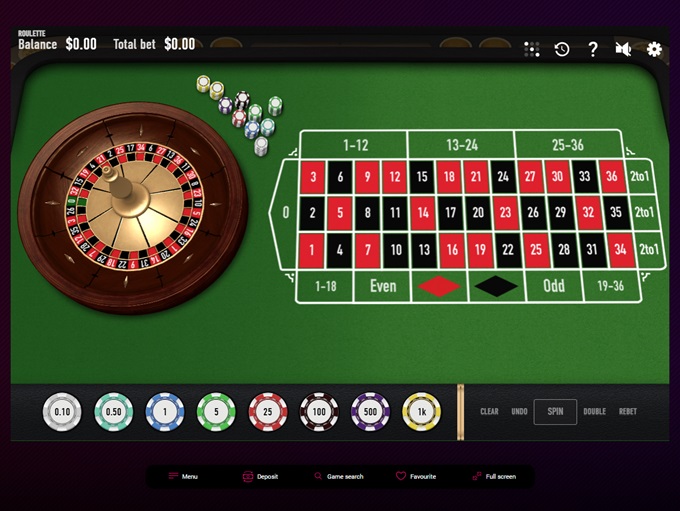680x511 pixels.
Task: Double the current bet
Action: (x=594, y=411)
